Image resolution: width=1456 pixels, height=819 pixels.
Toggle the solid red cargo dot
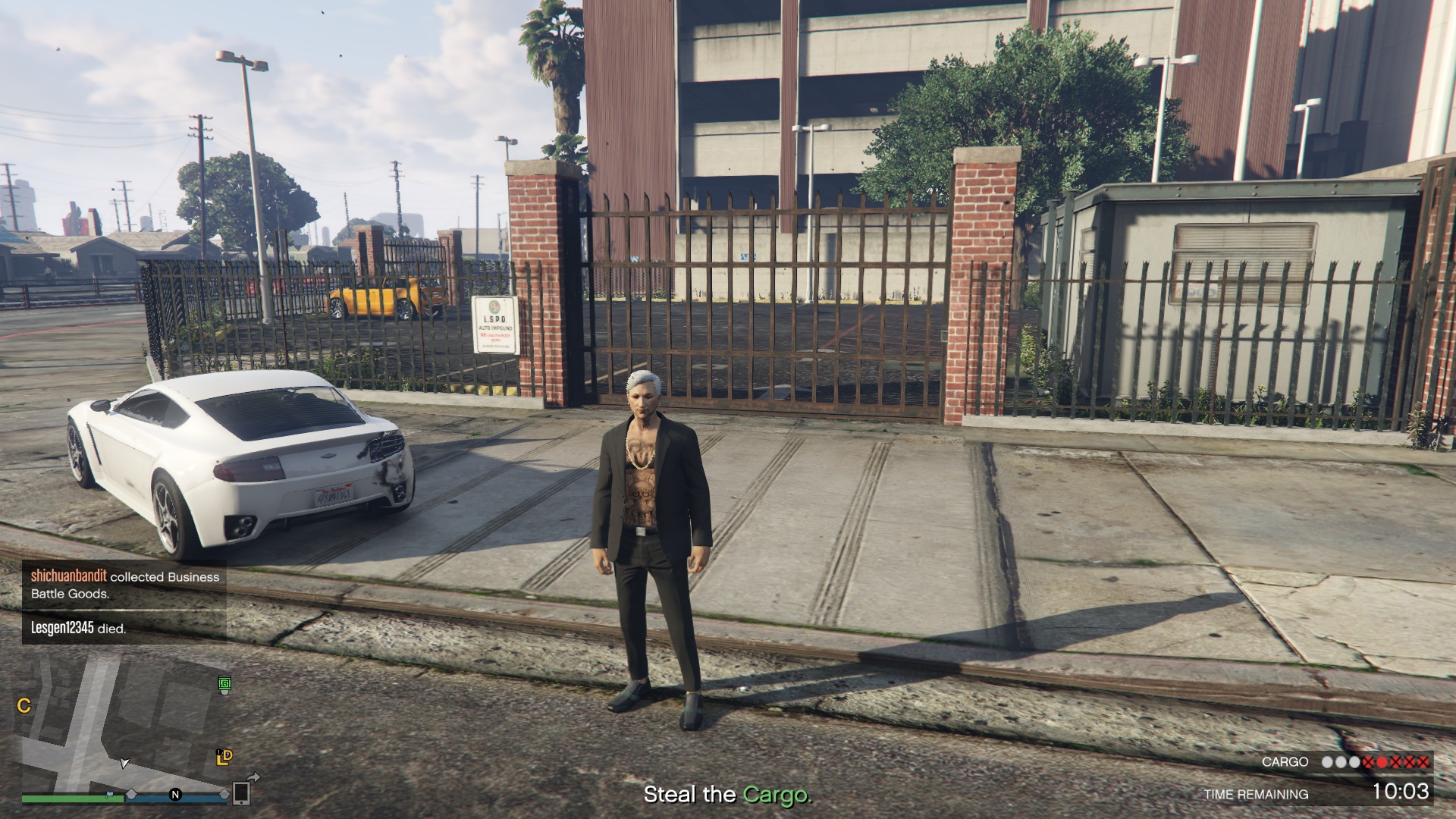tap(1382, 762)
